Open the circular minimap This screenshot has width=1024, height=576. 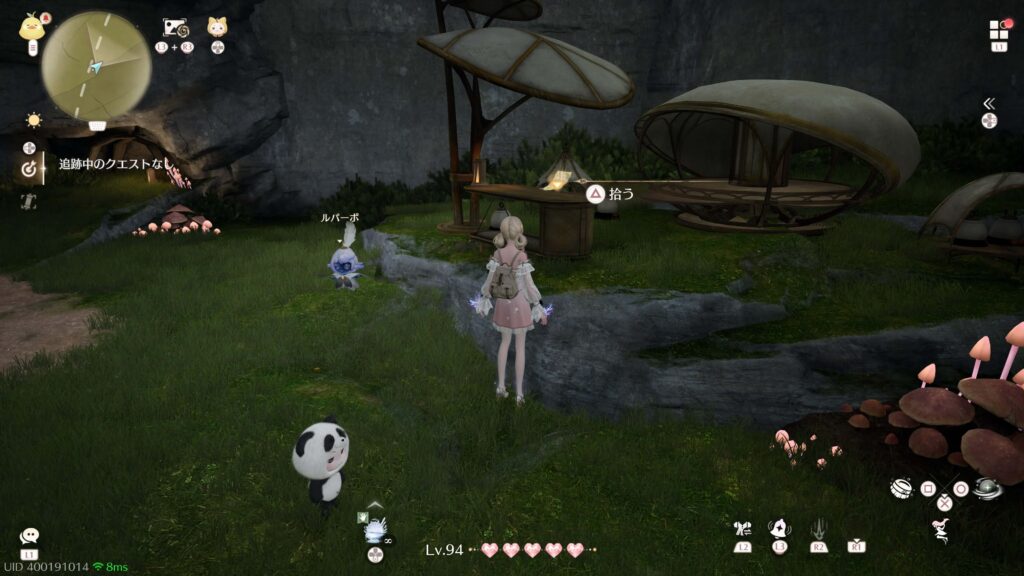[x=96, y=65]
